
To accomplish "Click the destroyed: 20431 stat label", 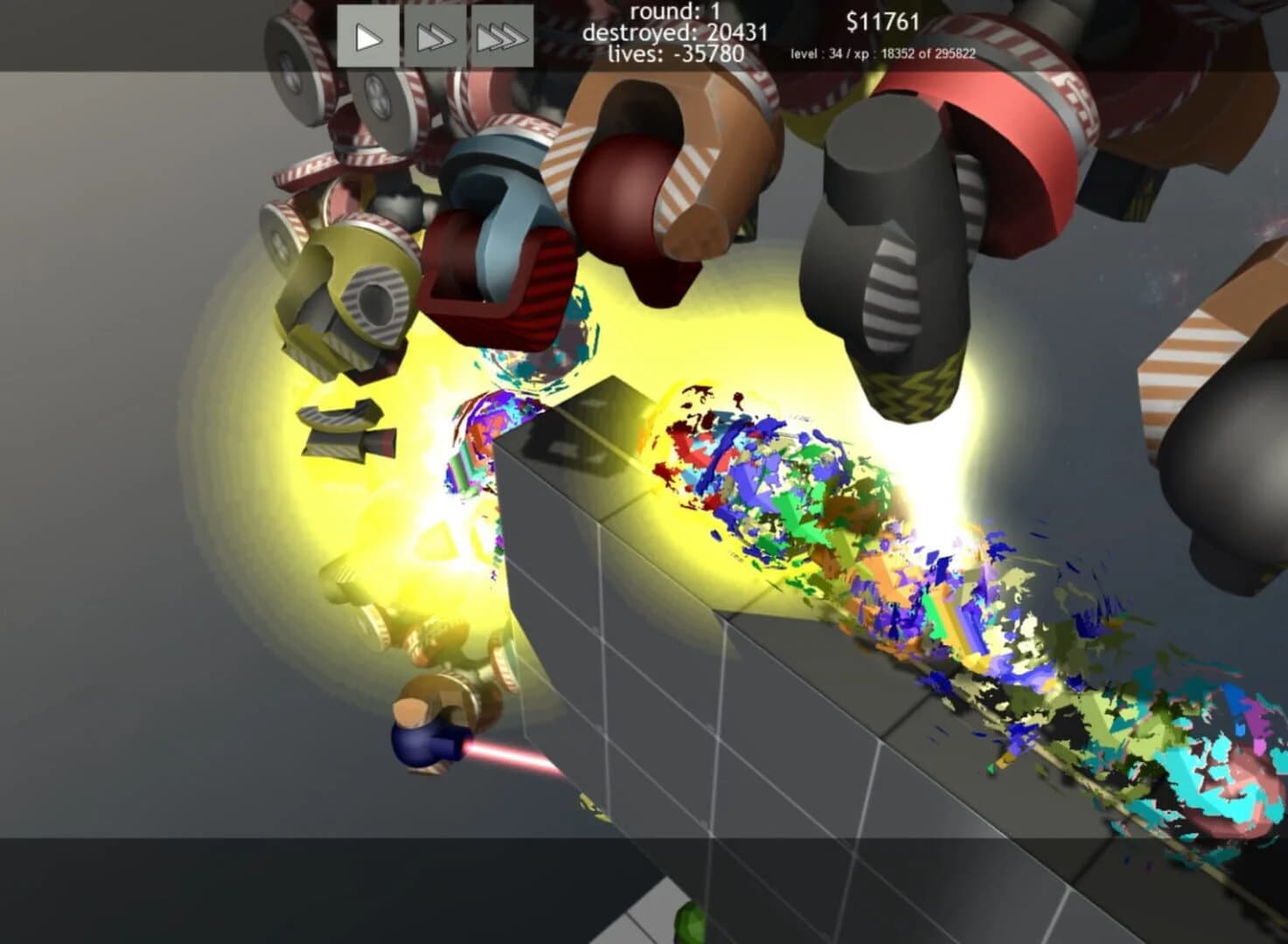I will (683, 34).
